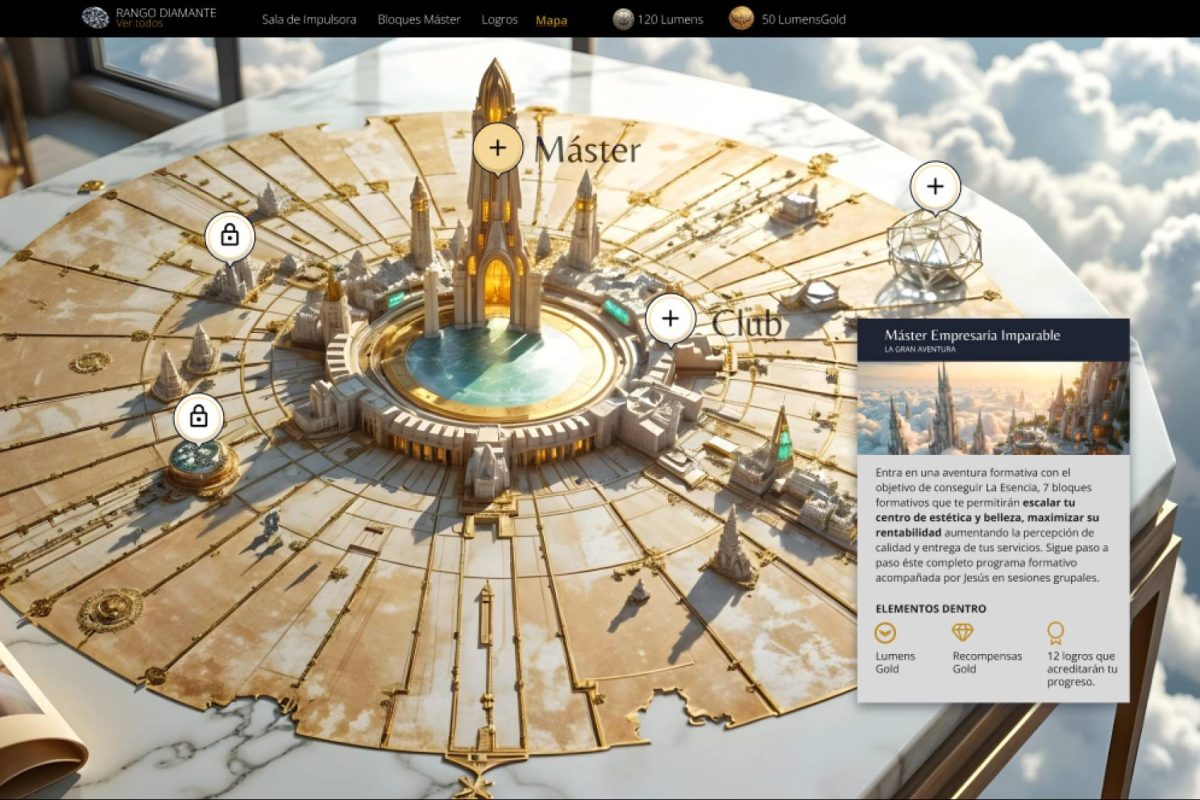Check the 120 Lumens silver coin
The image size is (1200, 800).
click(x=623, y=19)
